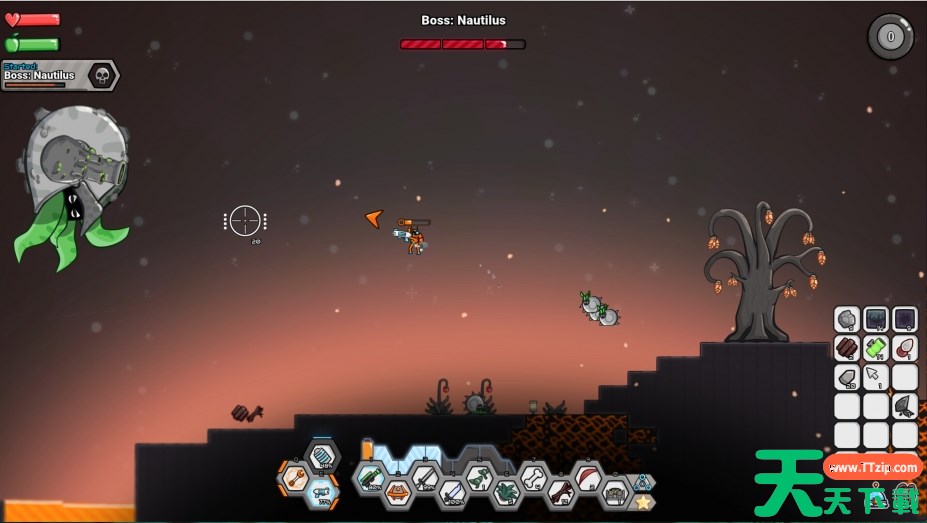Select the green blaster gun hotbar slot
The width and height of the screenshot is (927, 523).
click(371, 477)
